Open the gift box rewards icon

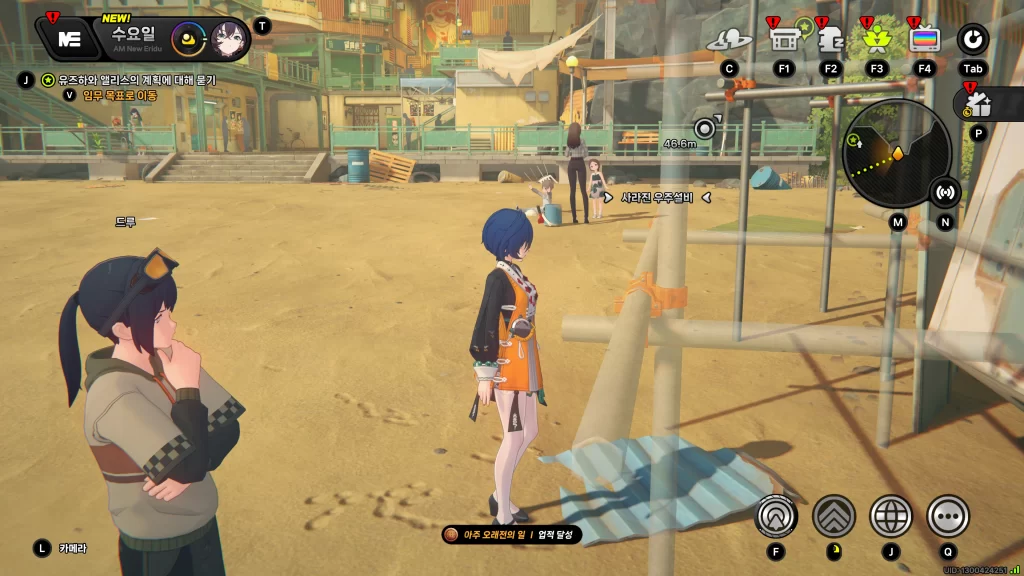click(x=977, y=103)
